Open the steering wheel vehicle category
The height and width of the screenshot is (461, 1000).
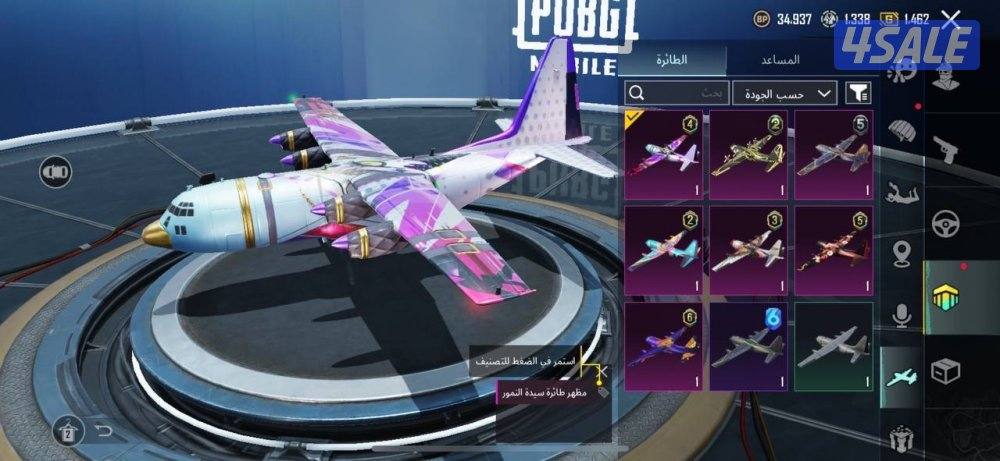945,222
